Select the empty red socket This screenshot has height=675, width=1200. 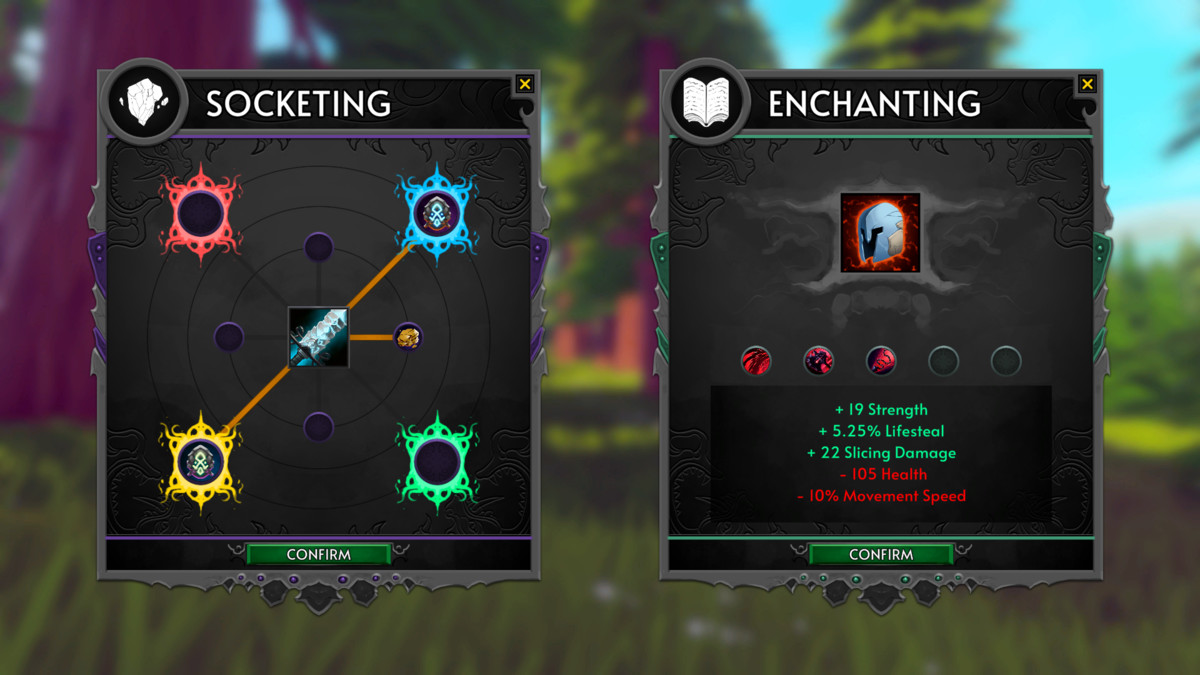click(201, 213)
